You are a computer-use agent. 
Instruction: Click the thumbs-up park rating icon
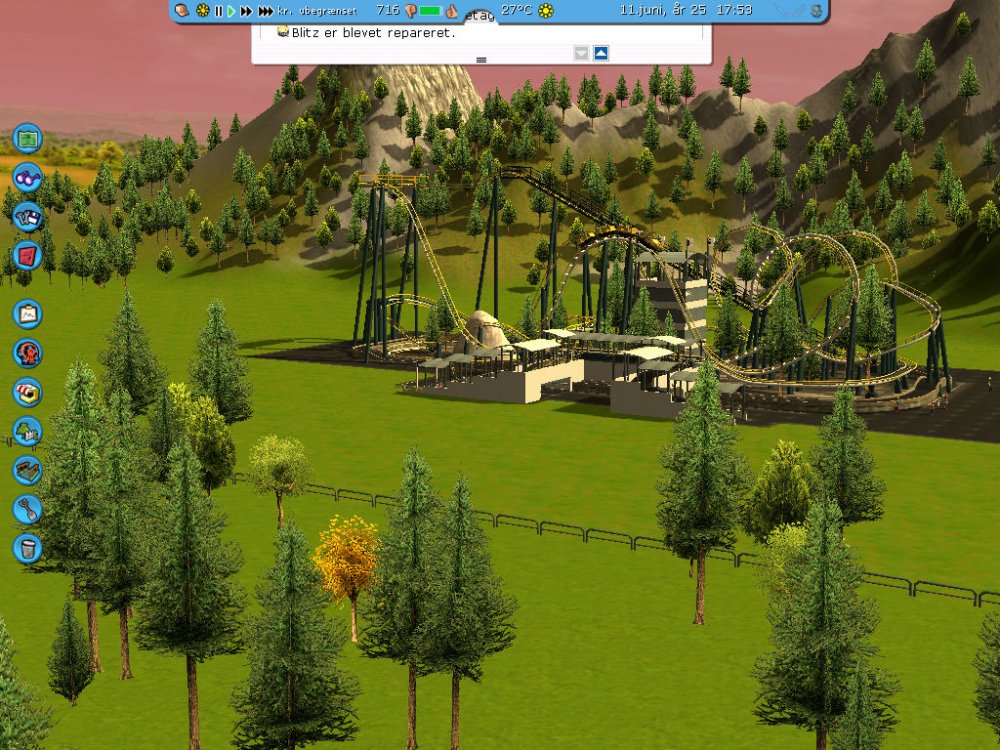pyautogui.click(x=451, y=11)
